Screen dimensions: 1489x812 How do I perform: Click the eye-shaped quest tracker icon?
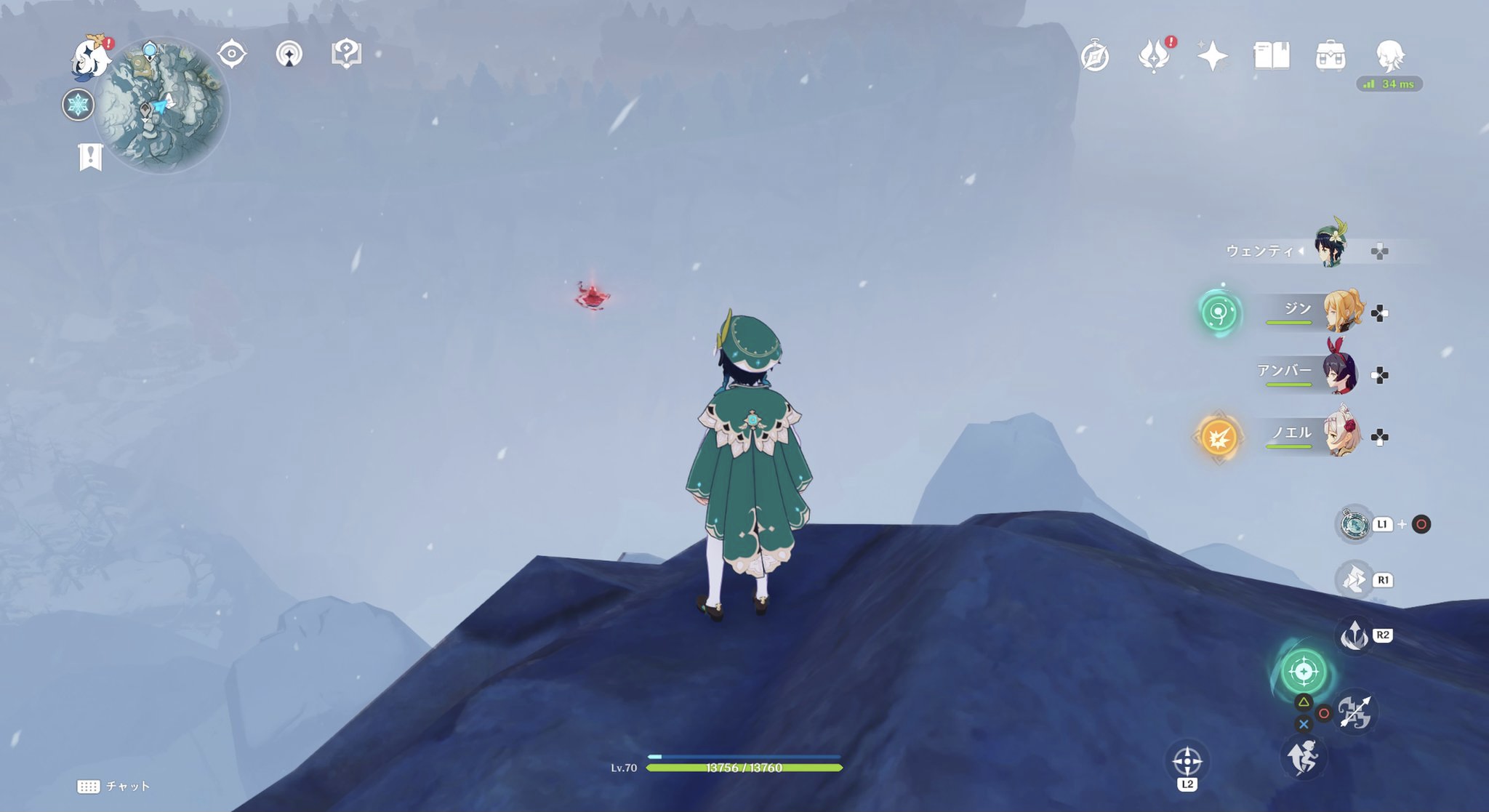(x=232, y=52)
